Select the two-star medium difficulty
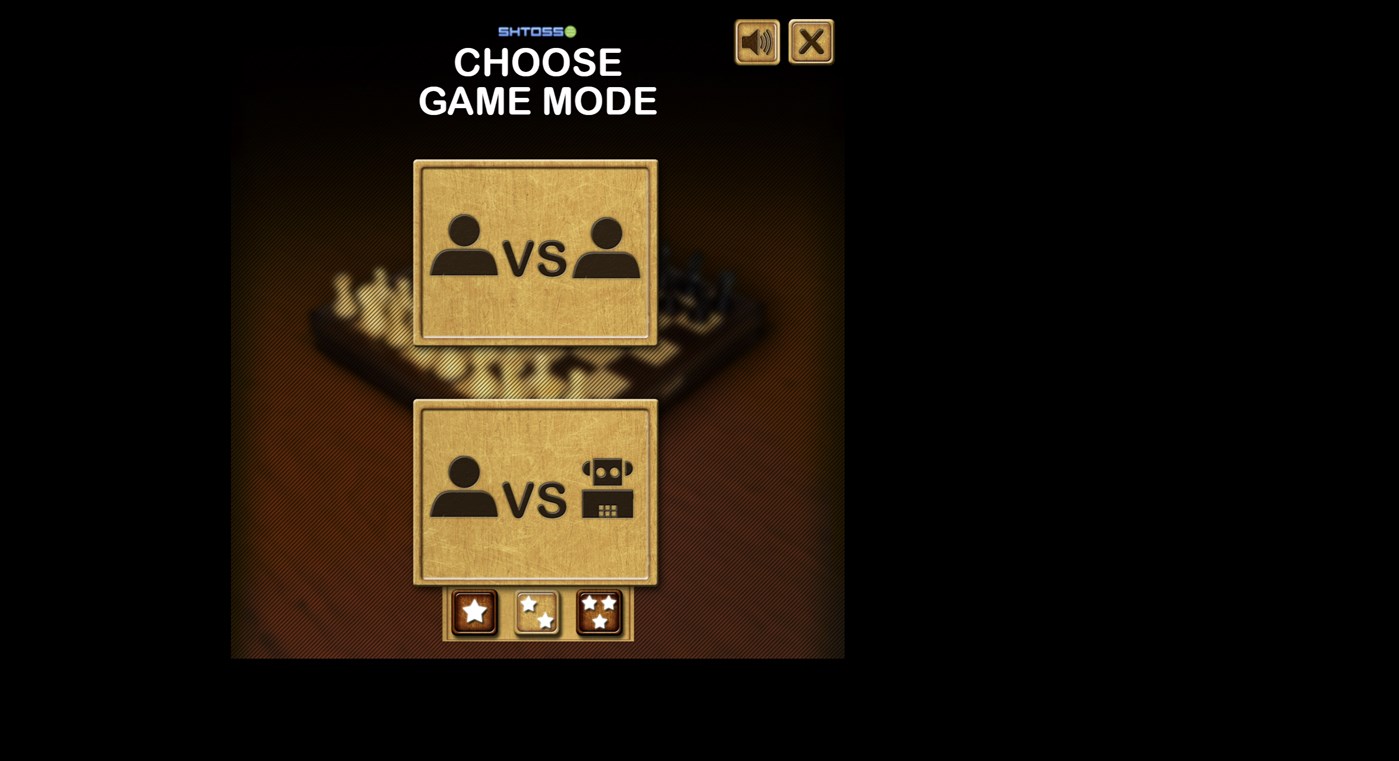 (x=536, y=612)
